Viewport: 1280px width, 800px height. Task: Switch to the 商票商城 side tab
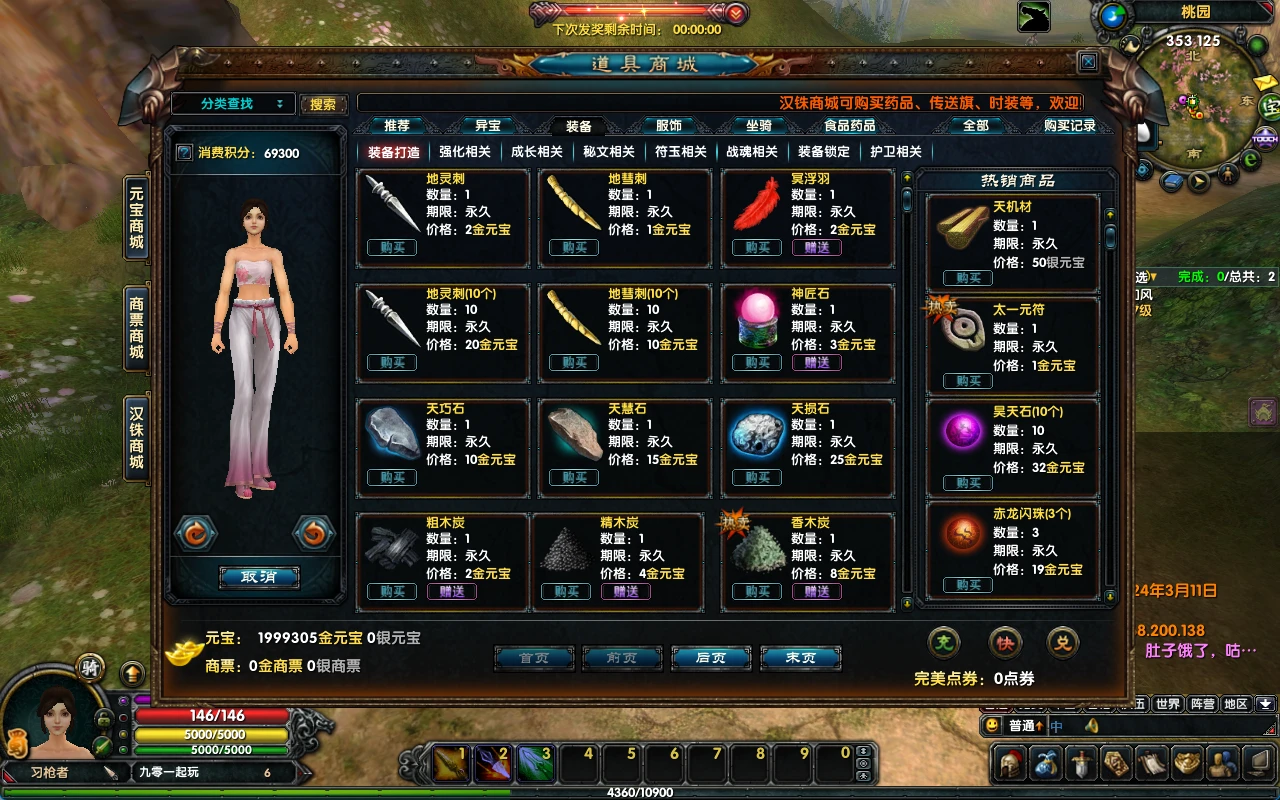(x=136, y=327)
